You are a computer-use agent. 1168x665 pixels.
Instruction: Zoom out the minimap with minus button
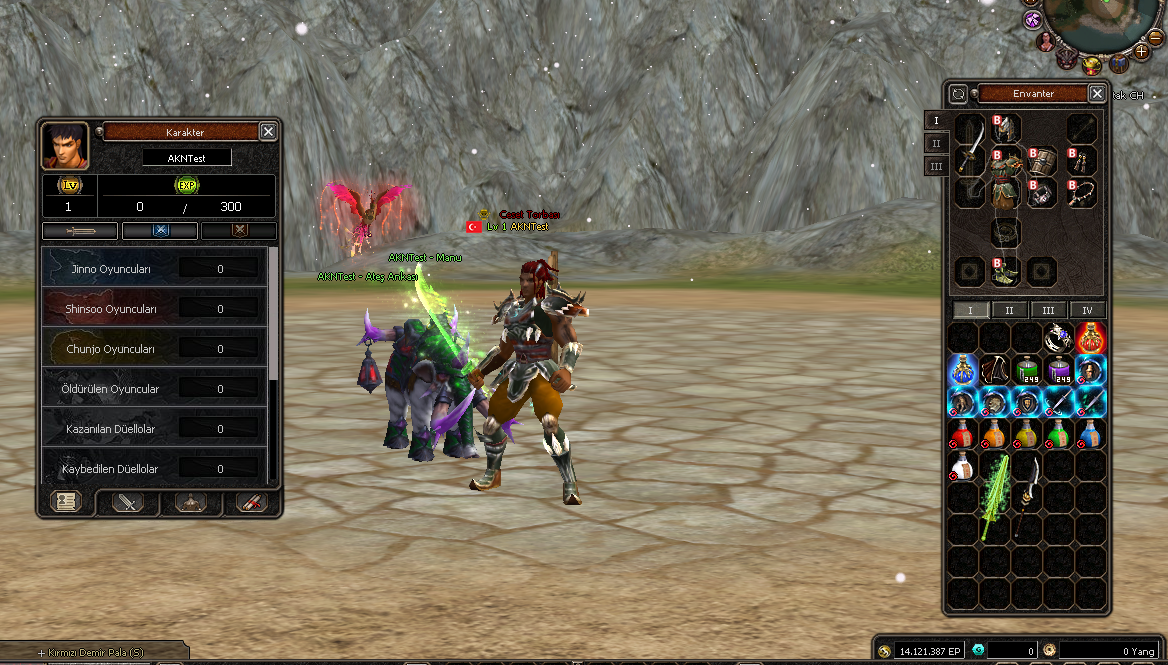[x=1157, y=36]
